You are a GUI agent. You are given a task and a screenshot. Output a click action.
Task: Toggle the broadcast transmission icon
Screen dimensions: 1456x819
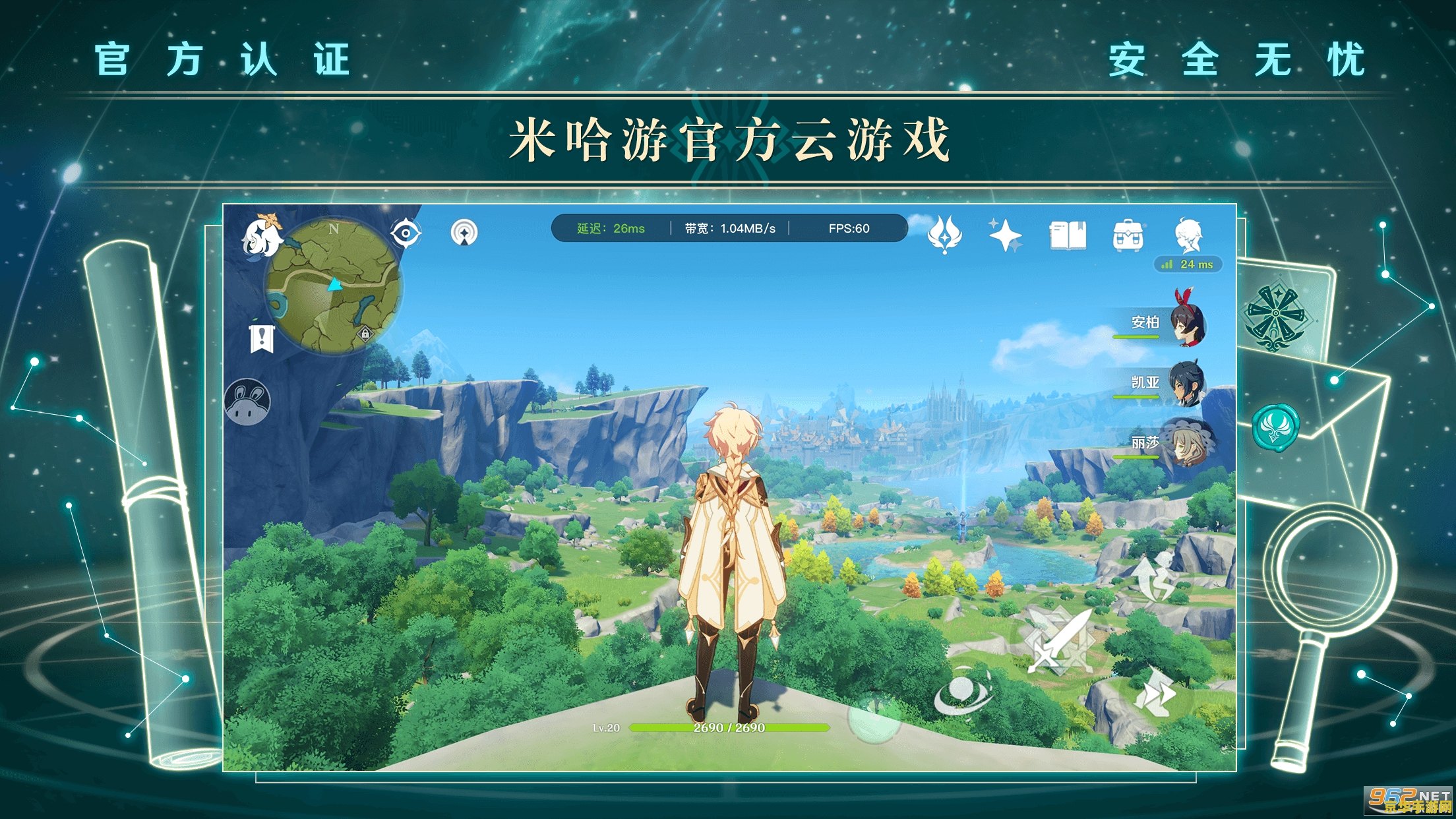coord(464,233)
